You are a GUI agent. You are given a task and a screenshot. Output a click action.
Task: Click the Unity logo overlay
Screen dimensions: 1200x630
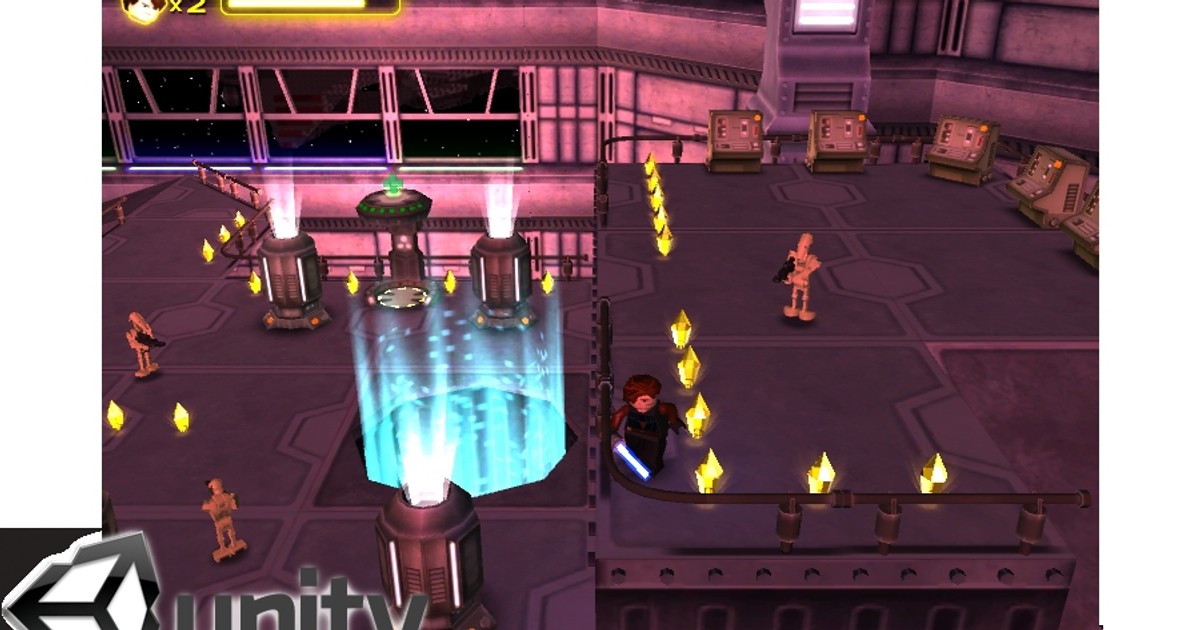tap(215, 585)
